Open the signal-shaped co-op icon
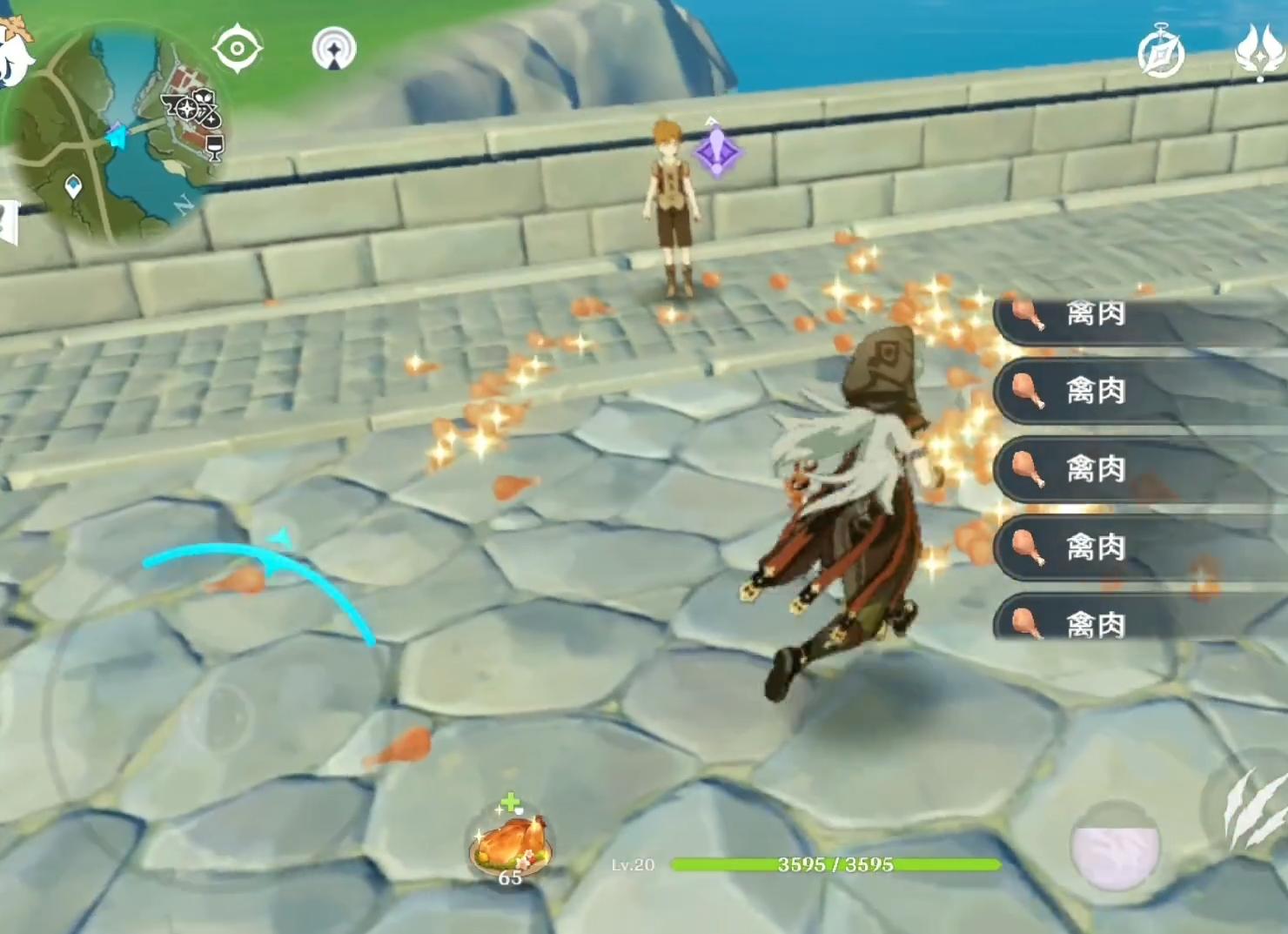 (334, 49)
